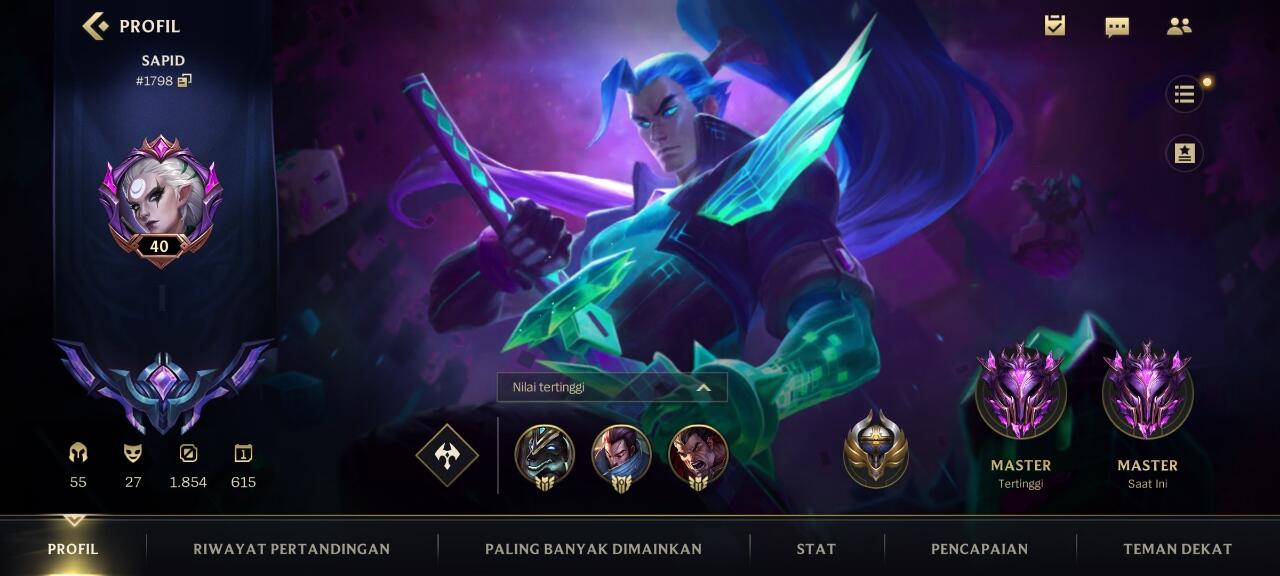Show the Pencapaian tab
This screenshot has height=576, width=1280.
(979, 548)
